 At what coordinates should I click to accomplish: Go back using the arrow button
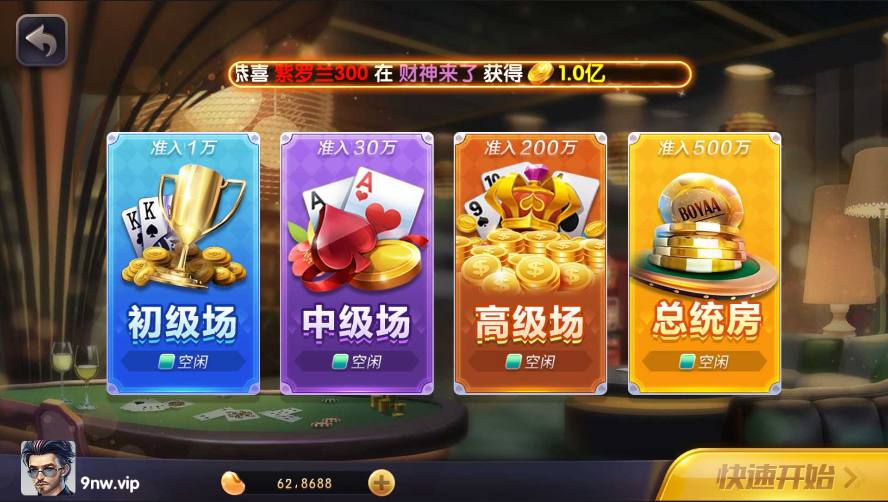pos(41,41)
